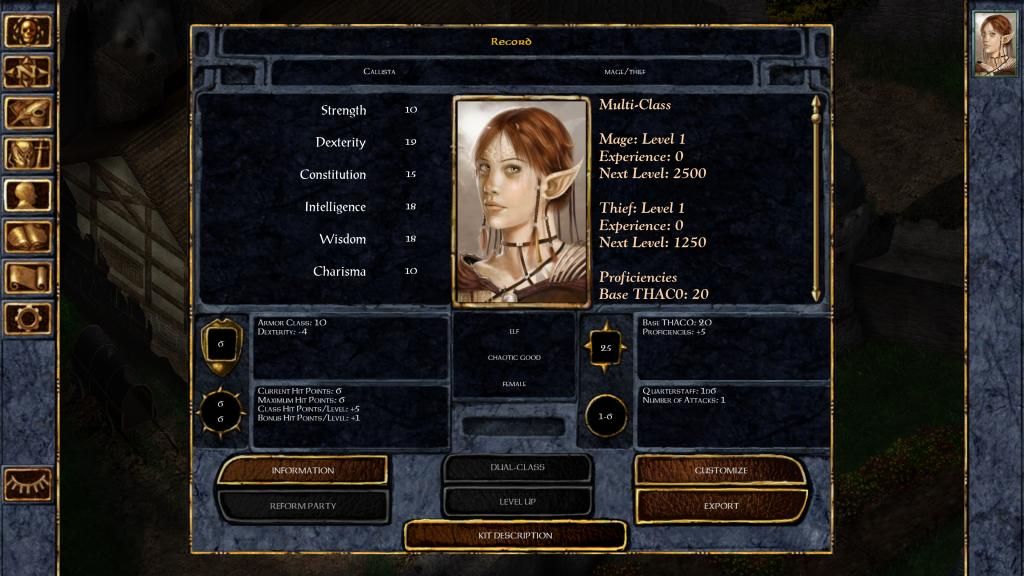Open the area map compass icon
Screen dimensions: 1024x576
point(28,72)
